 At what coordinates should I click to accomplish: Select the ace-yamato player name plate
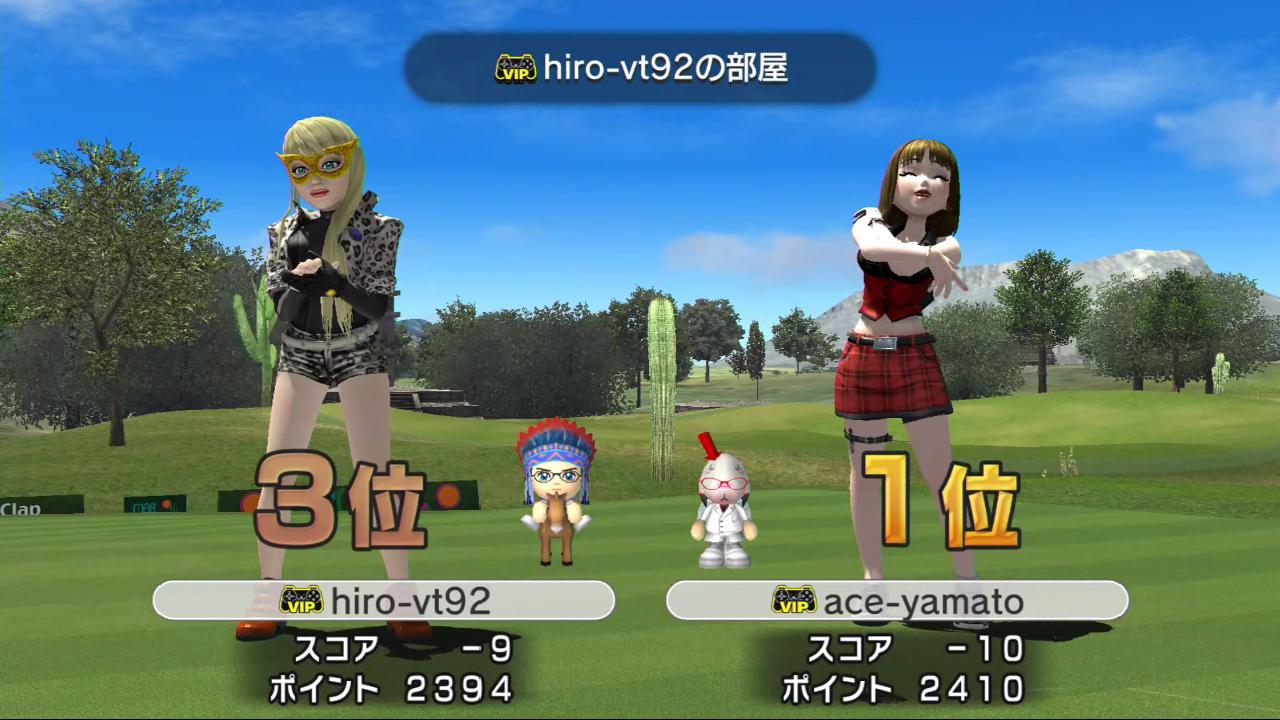[x=897, y=600]
